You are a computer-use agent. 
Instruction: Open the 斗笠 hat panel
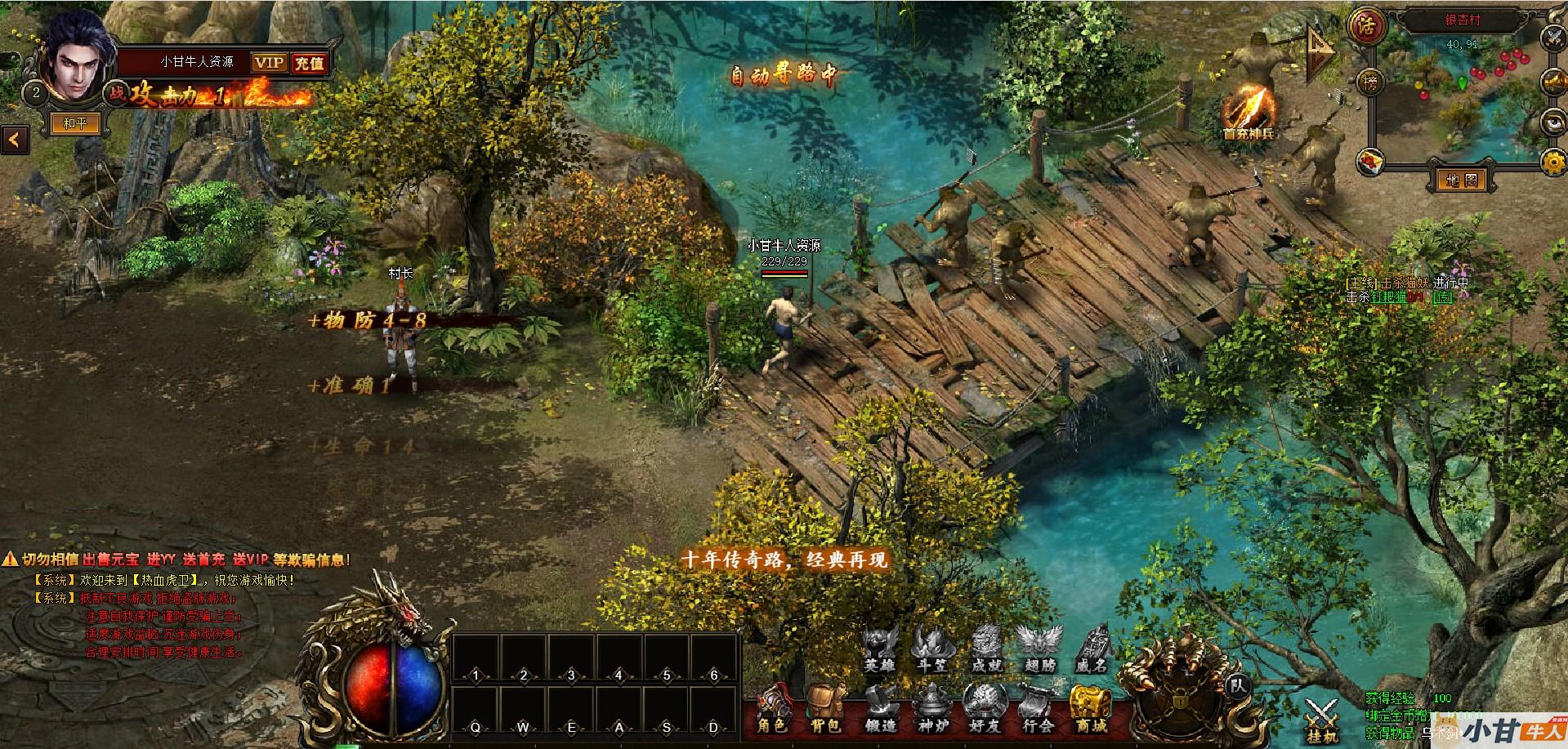coord(932,649)
